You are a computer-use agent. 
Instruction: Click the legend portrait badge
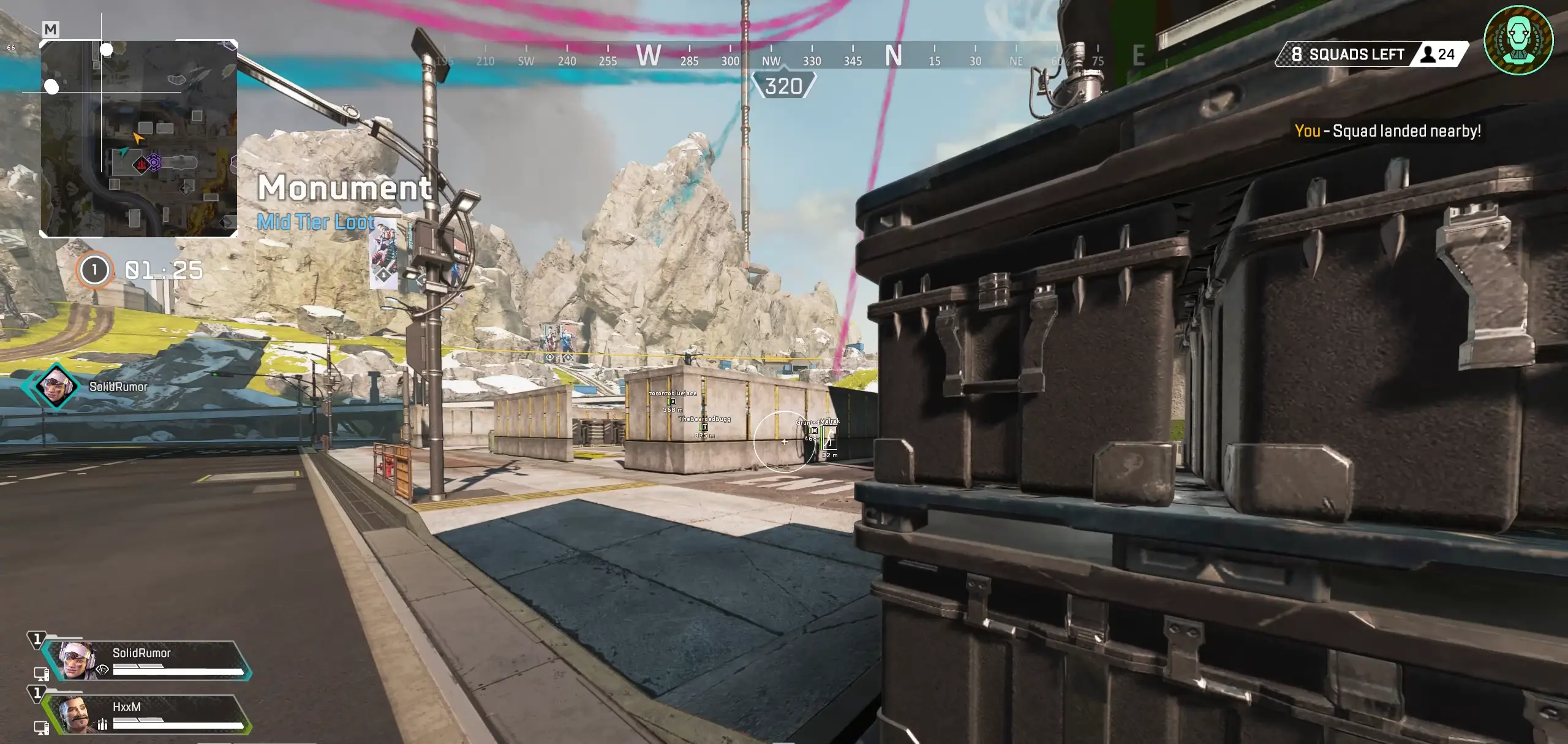(1518, 40)
